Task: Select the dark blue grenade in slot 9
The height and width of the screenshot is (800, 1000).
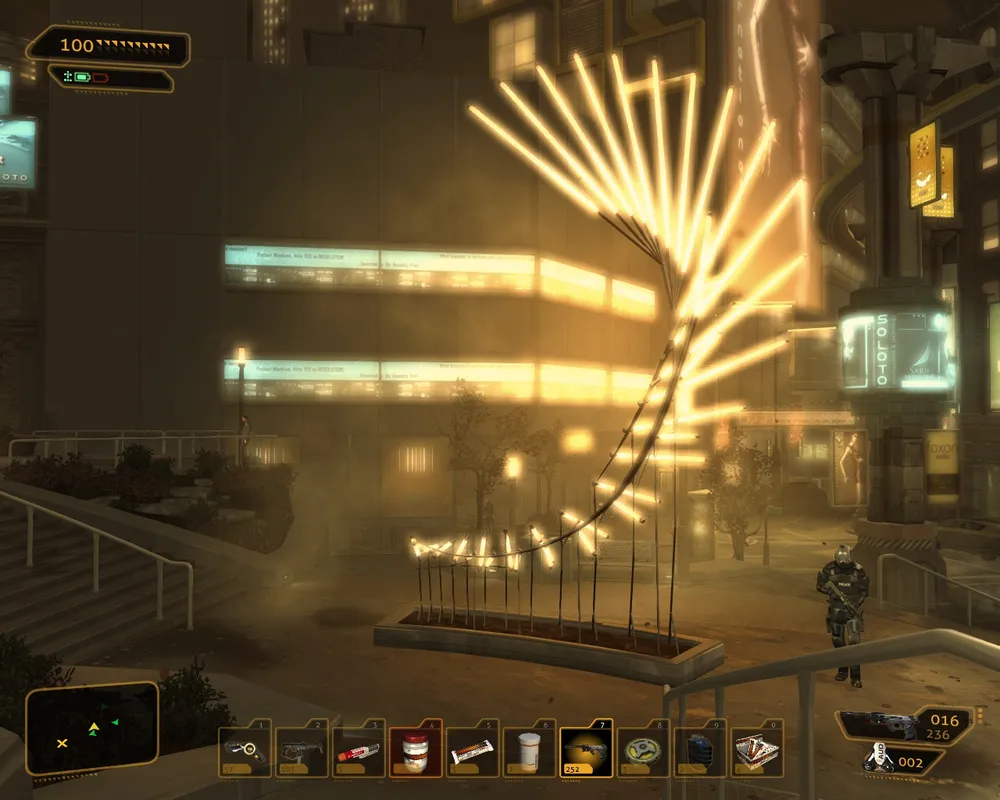Action: coord(699,751)
